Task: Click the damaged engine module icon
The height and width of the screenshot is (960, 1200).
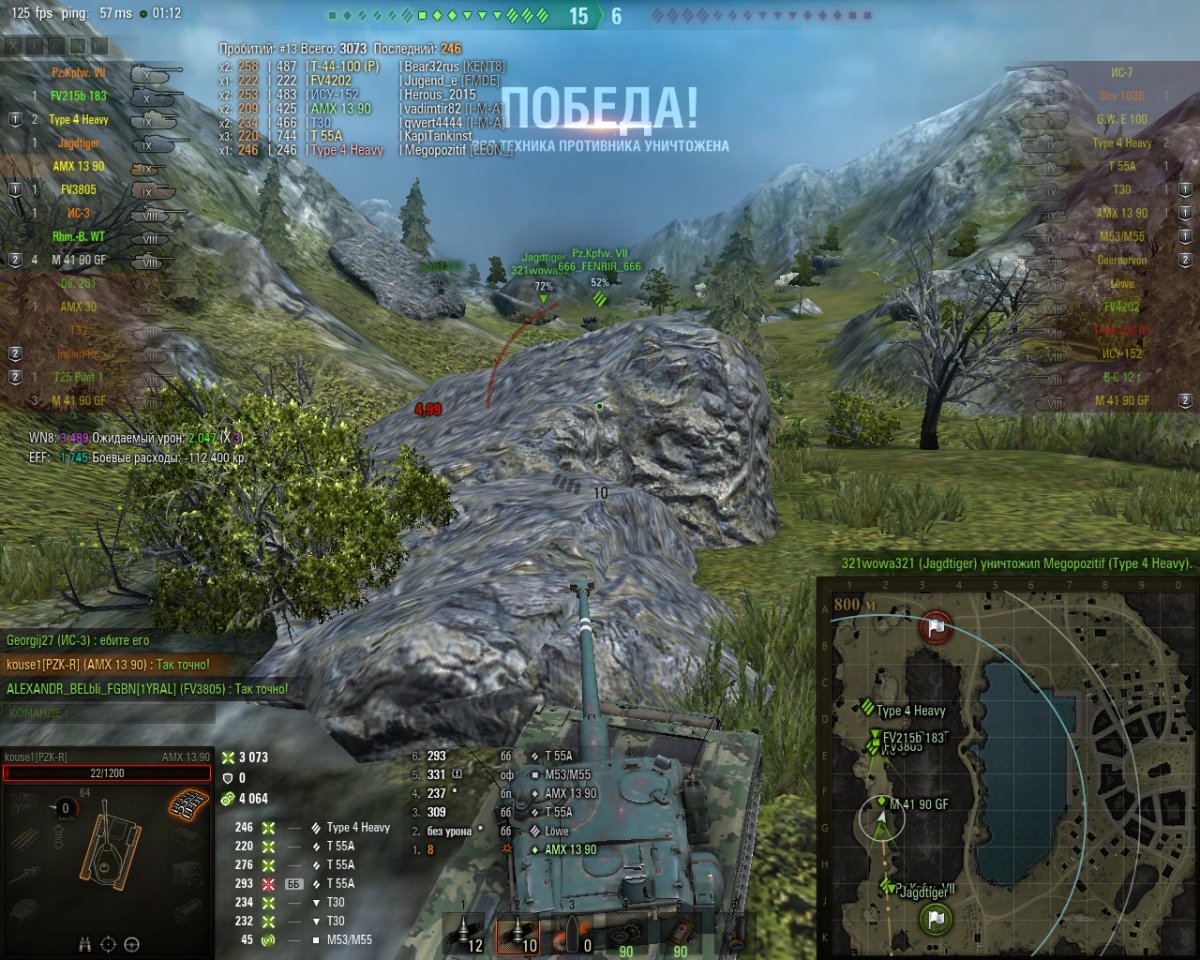Action: click(x=187, y=802)
